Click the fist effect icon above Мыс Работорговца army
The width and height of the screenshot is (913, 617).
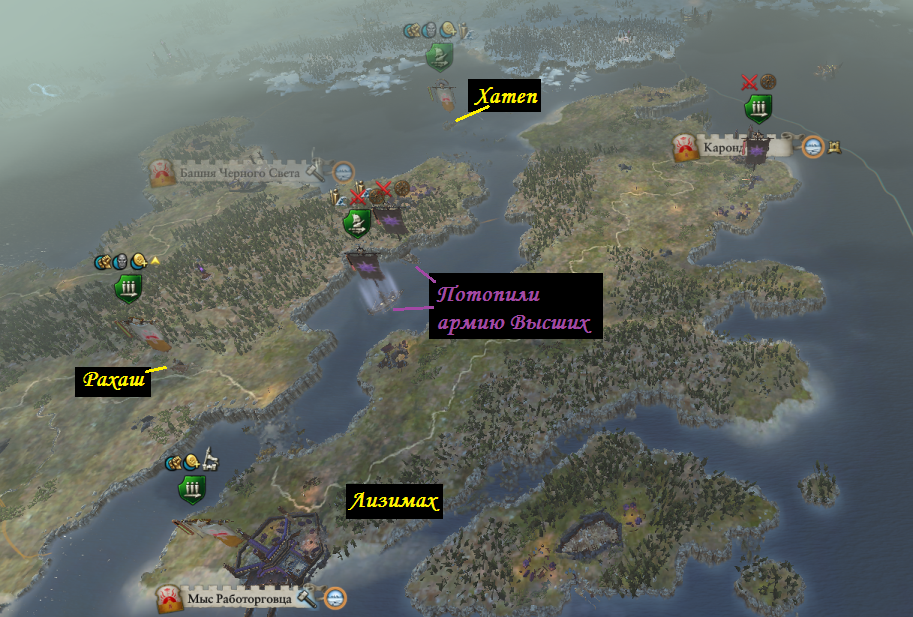pyautogui.click(x=173, y=463)
